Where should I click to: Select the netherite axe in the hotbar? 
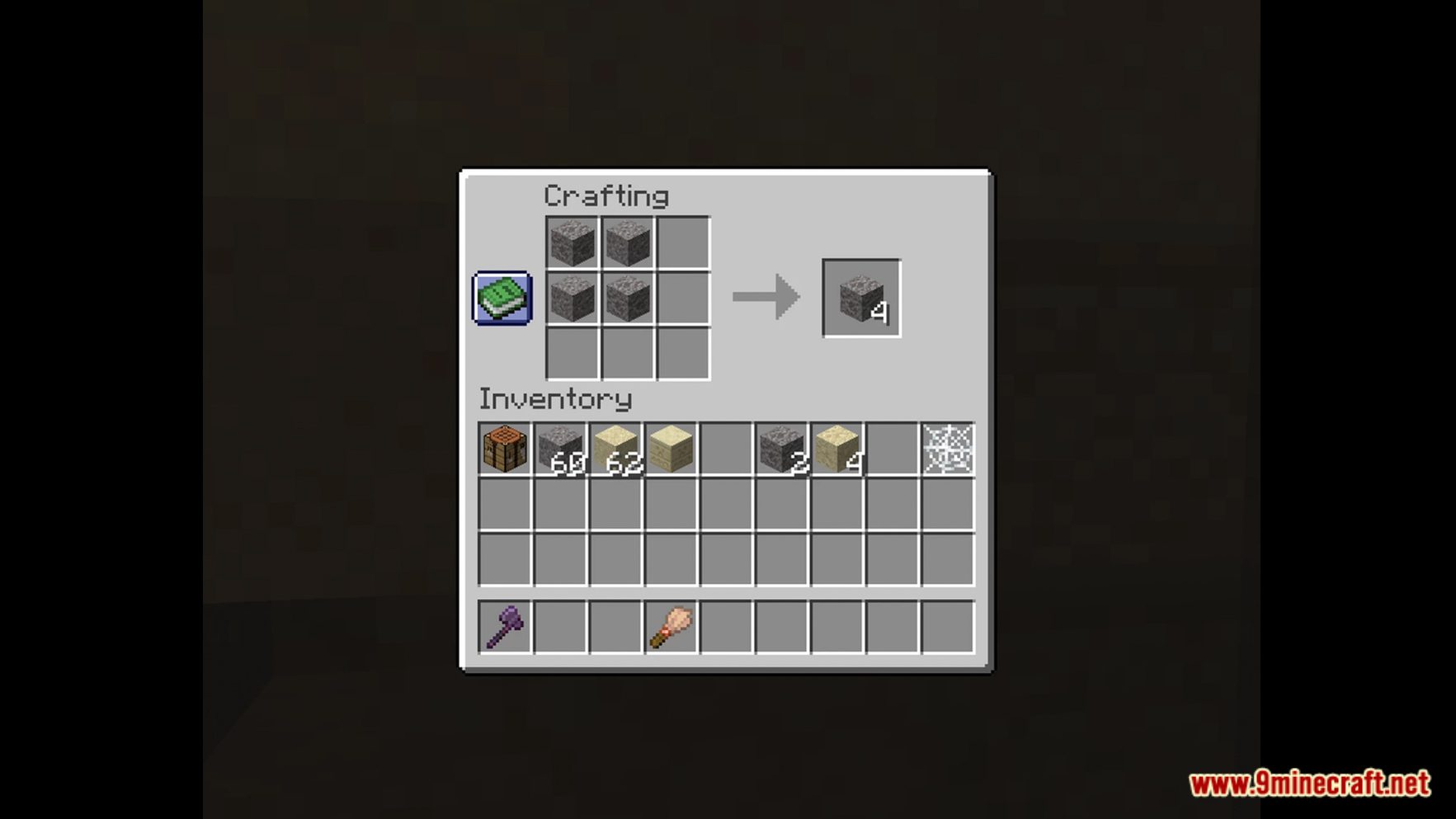pos(503,625)
